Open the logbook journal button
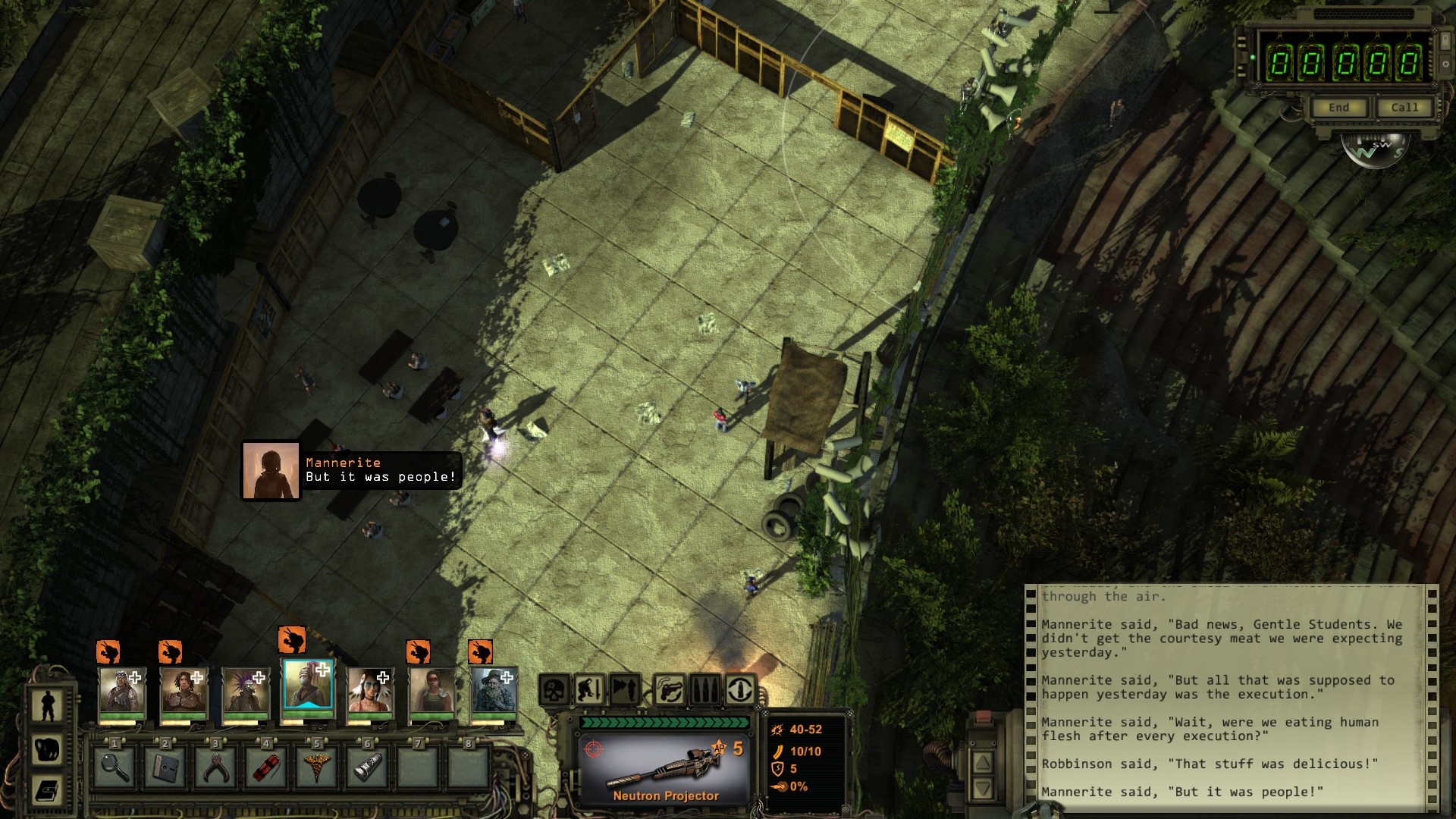 point(48,792)
